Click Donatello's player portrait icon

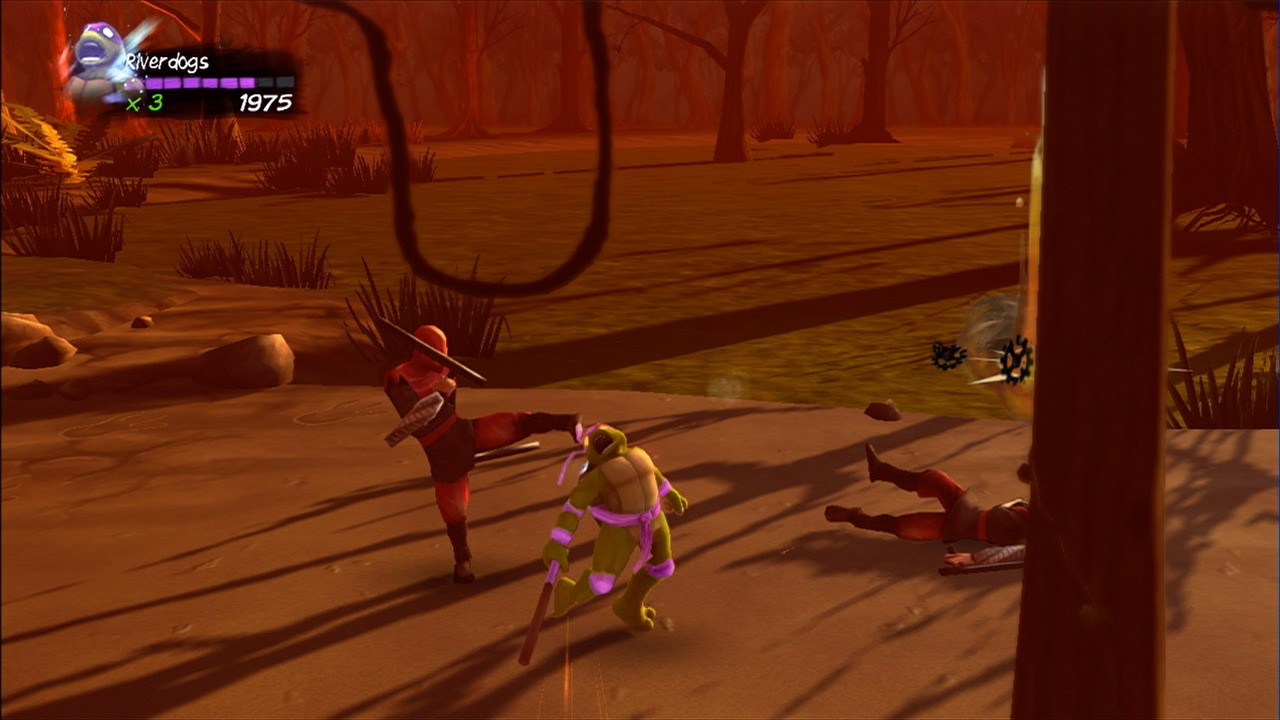pos(97,62)
